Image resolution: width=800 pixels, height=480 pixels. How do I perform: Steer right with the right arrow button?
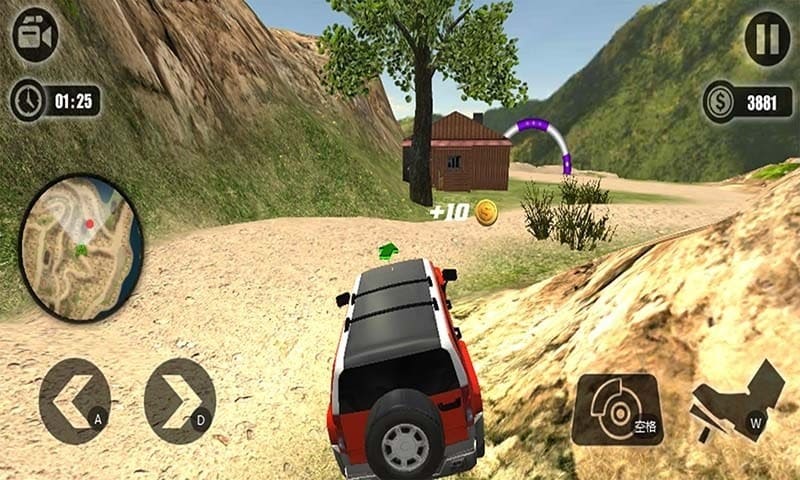[180, 401]
